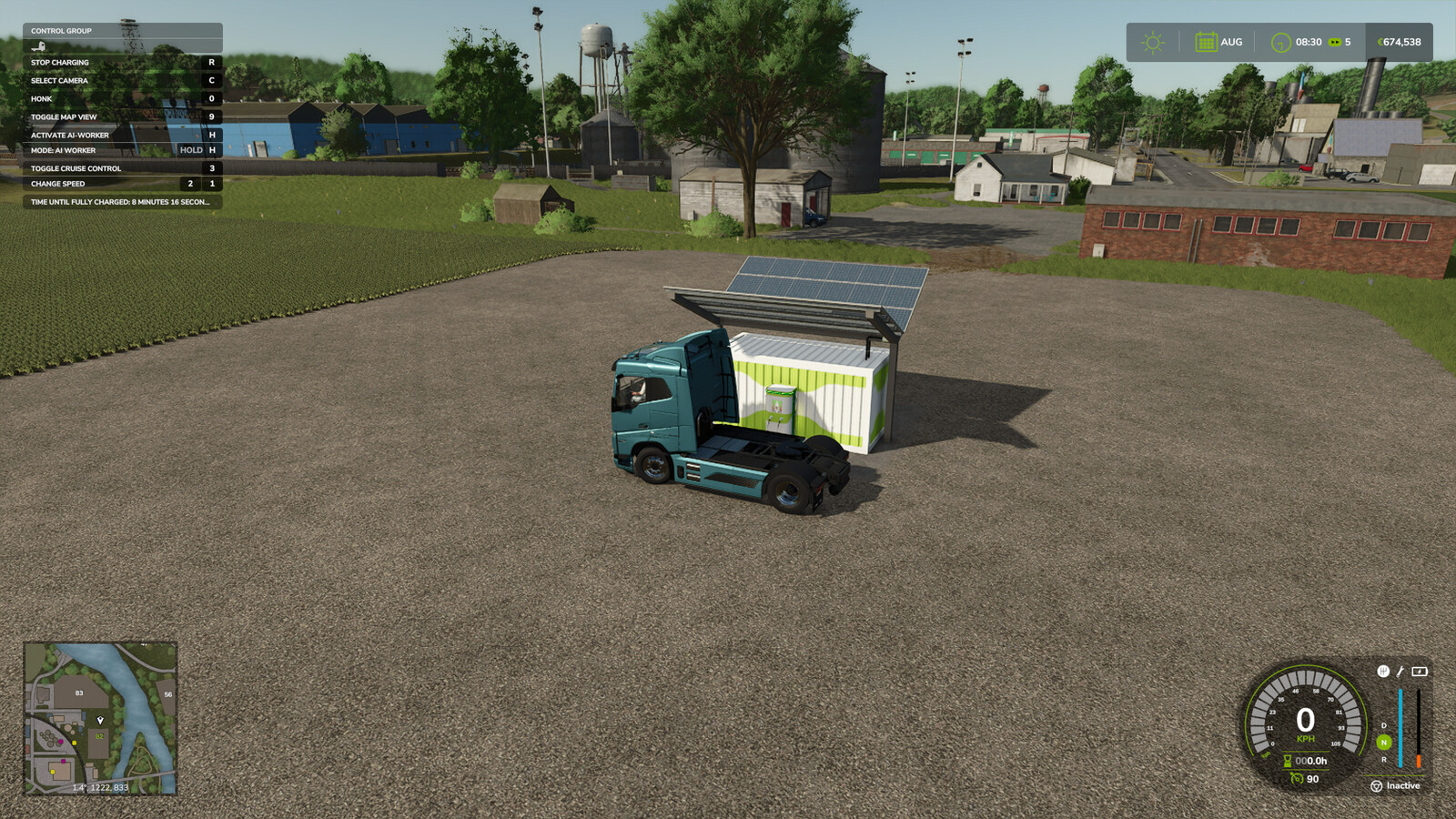Viewport: 1456px width, 819px height.
Task: Click the green fast-forward time scale icon
Action: coord(1335,42)
